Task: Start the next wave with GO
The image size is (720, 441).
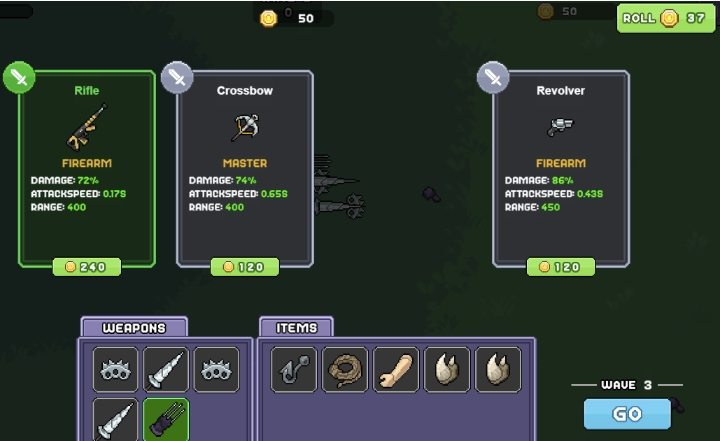Action: click(627, 413)
